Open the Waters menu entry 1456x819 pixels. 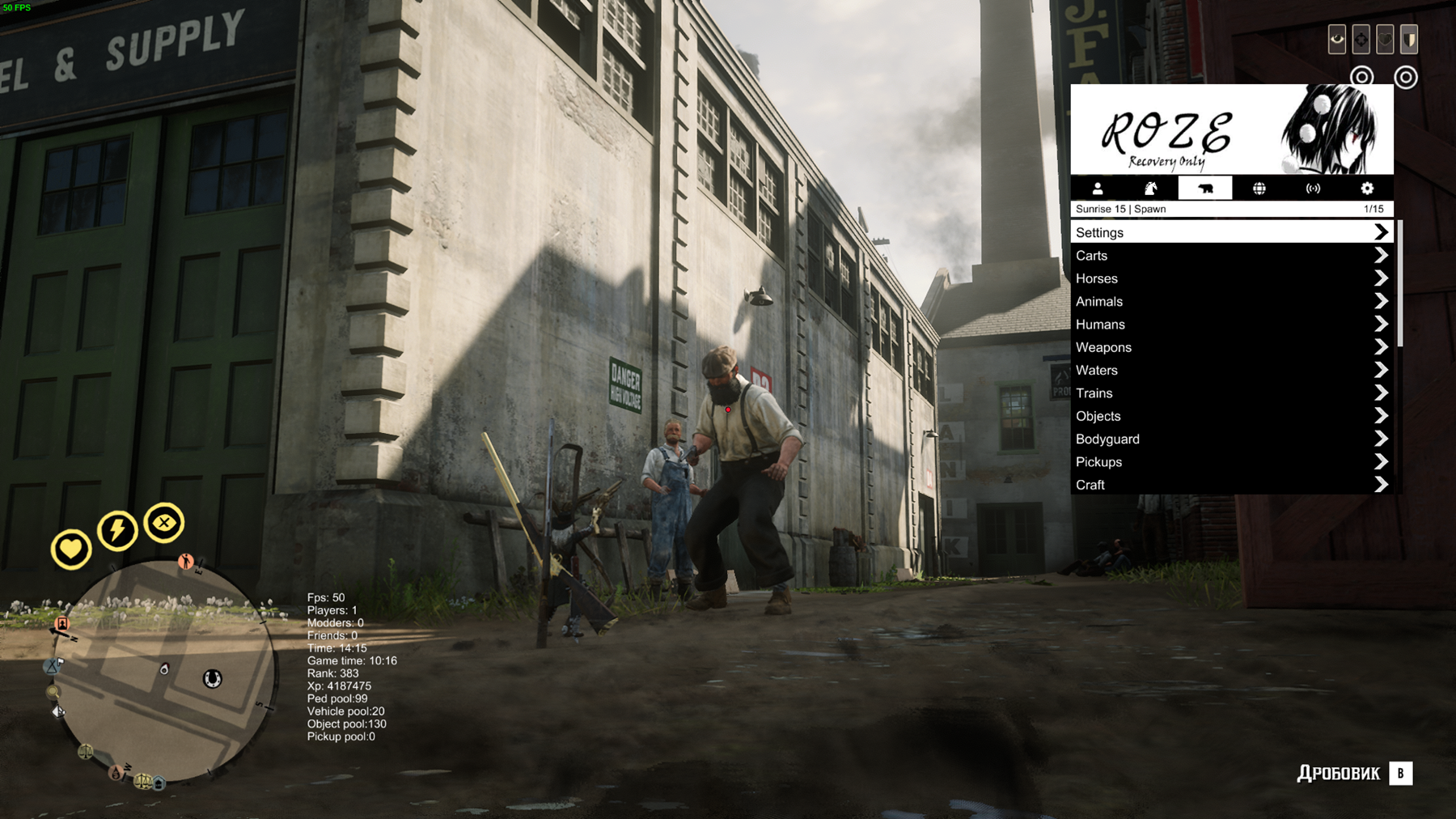1231,370
